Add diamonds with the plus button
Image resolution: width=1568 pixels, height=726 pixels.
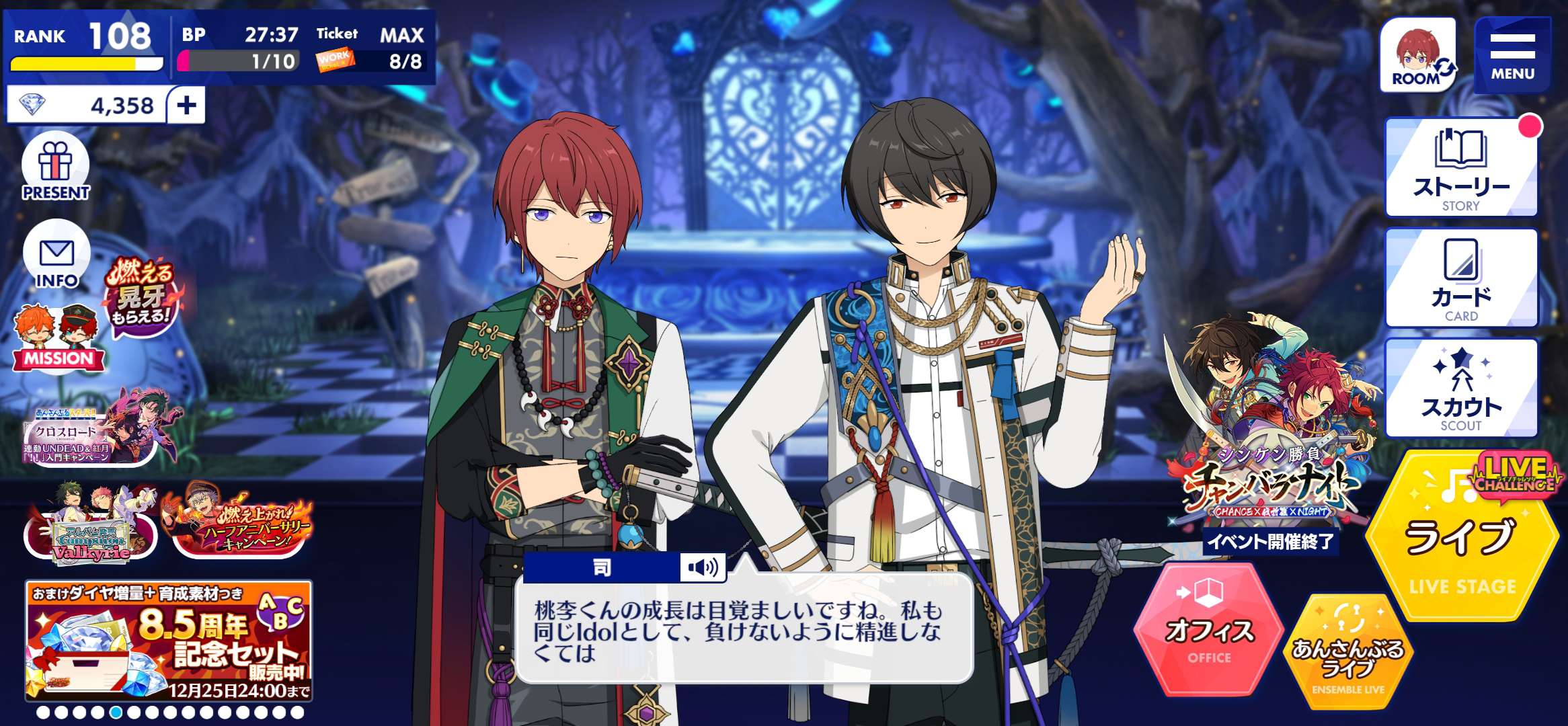[186, 105]
